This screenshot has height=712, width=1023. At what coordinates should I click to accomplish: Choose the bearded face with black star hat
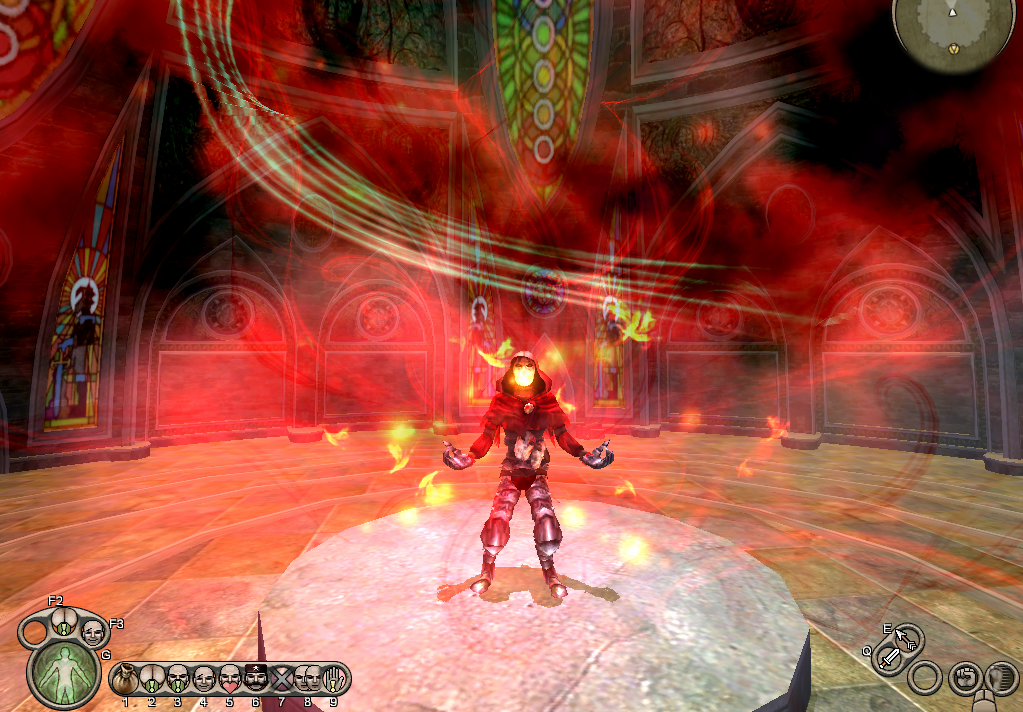(x=255, y=679)
